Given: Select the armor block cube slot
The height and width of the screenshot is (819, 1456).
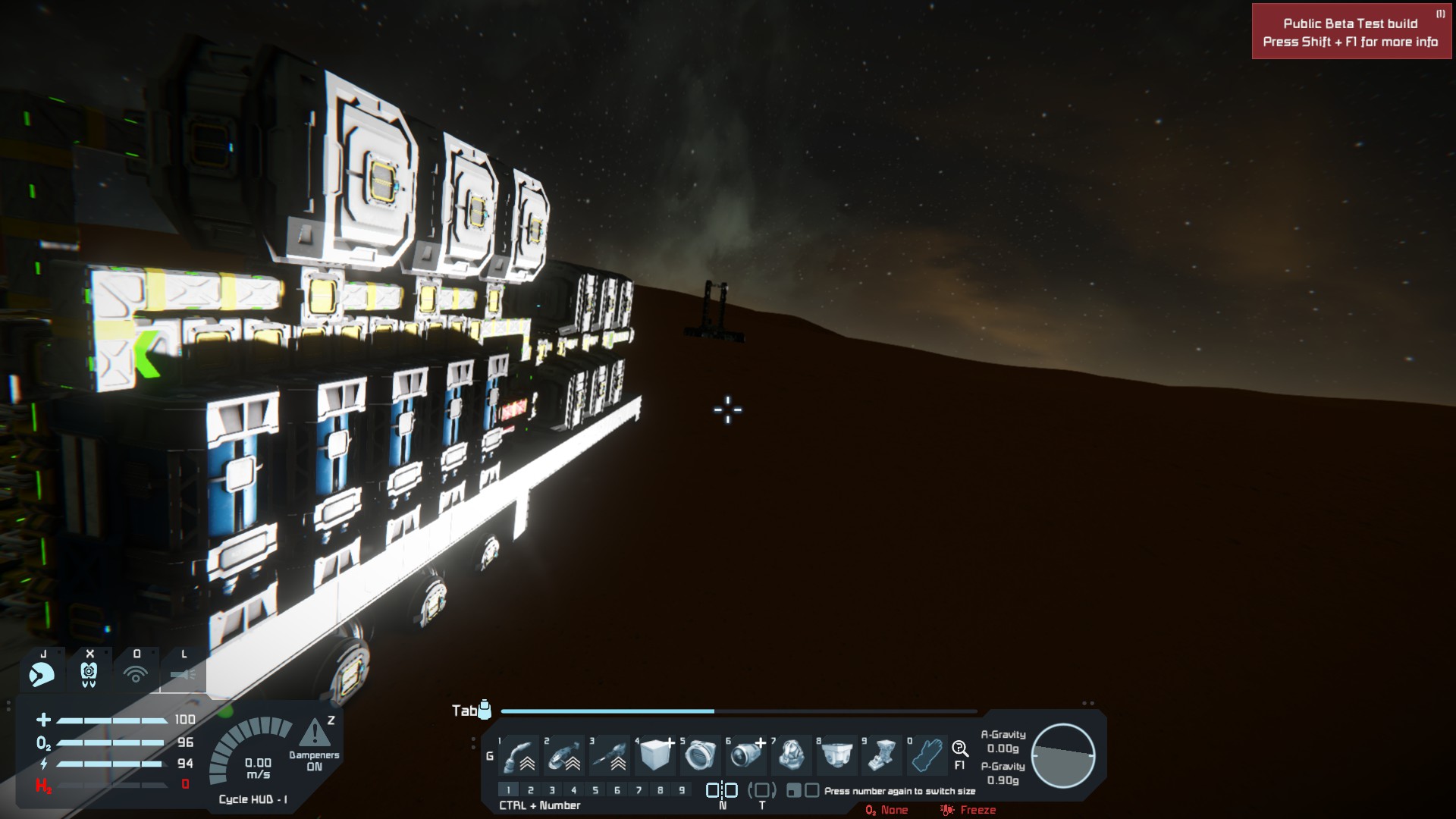Looking at the screenshot, I should [655, 755].
